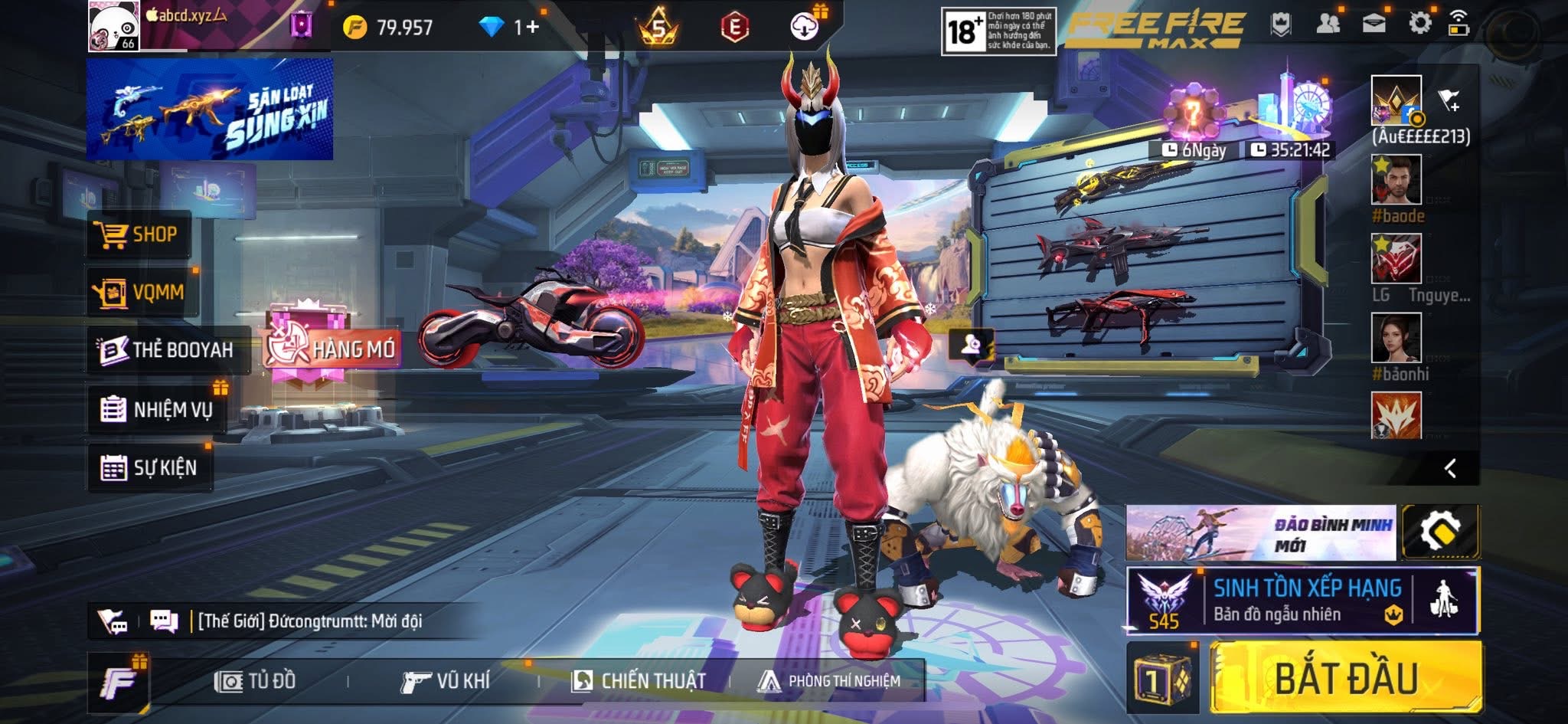Collapse the friends panel arrow
1568x724 pixels.
1450,468
